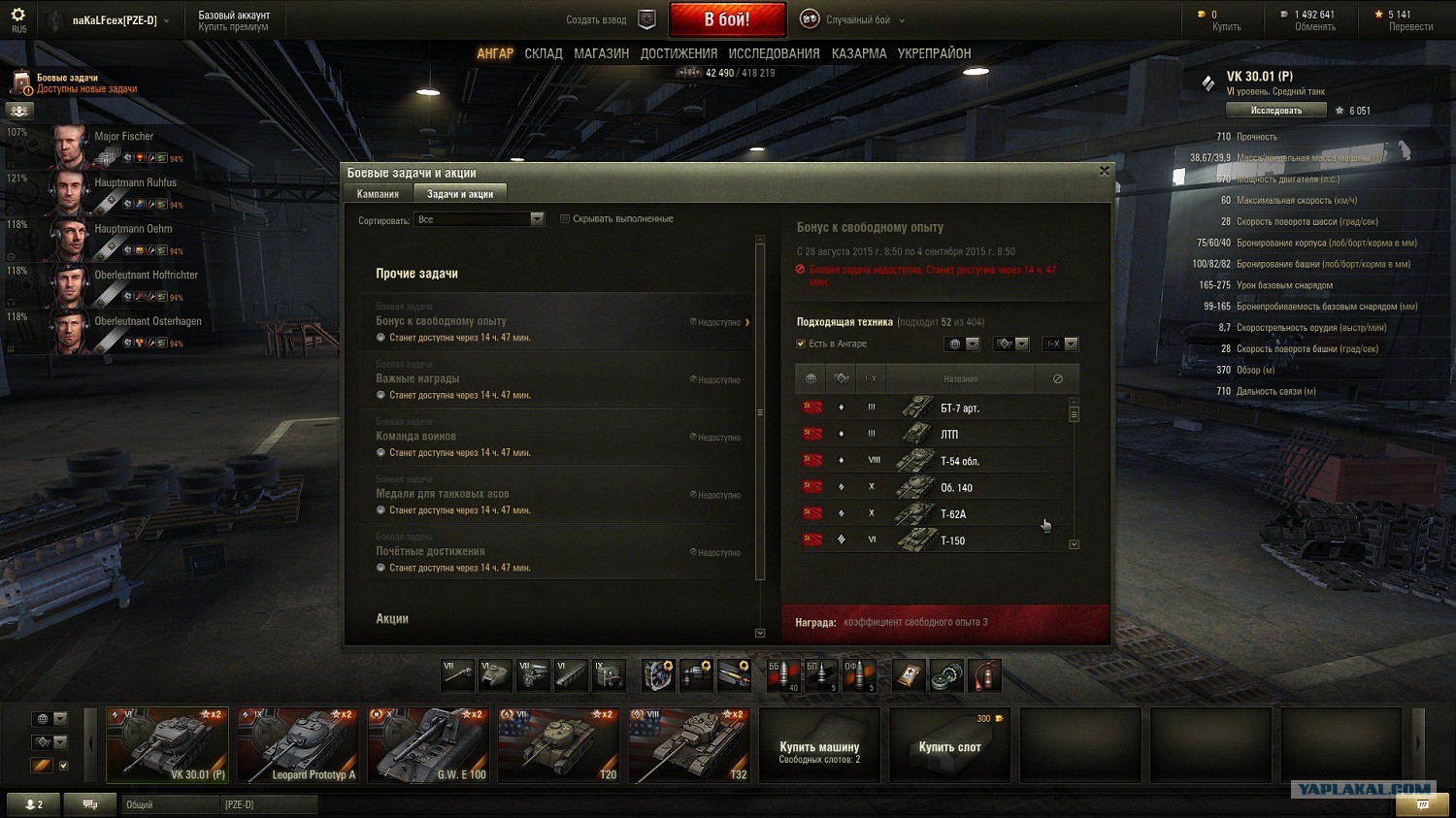Switch to the «МАГАЗИН» store tab
This screenshot has height=818, width=1456.
point(601,54)
